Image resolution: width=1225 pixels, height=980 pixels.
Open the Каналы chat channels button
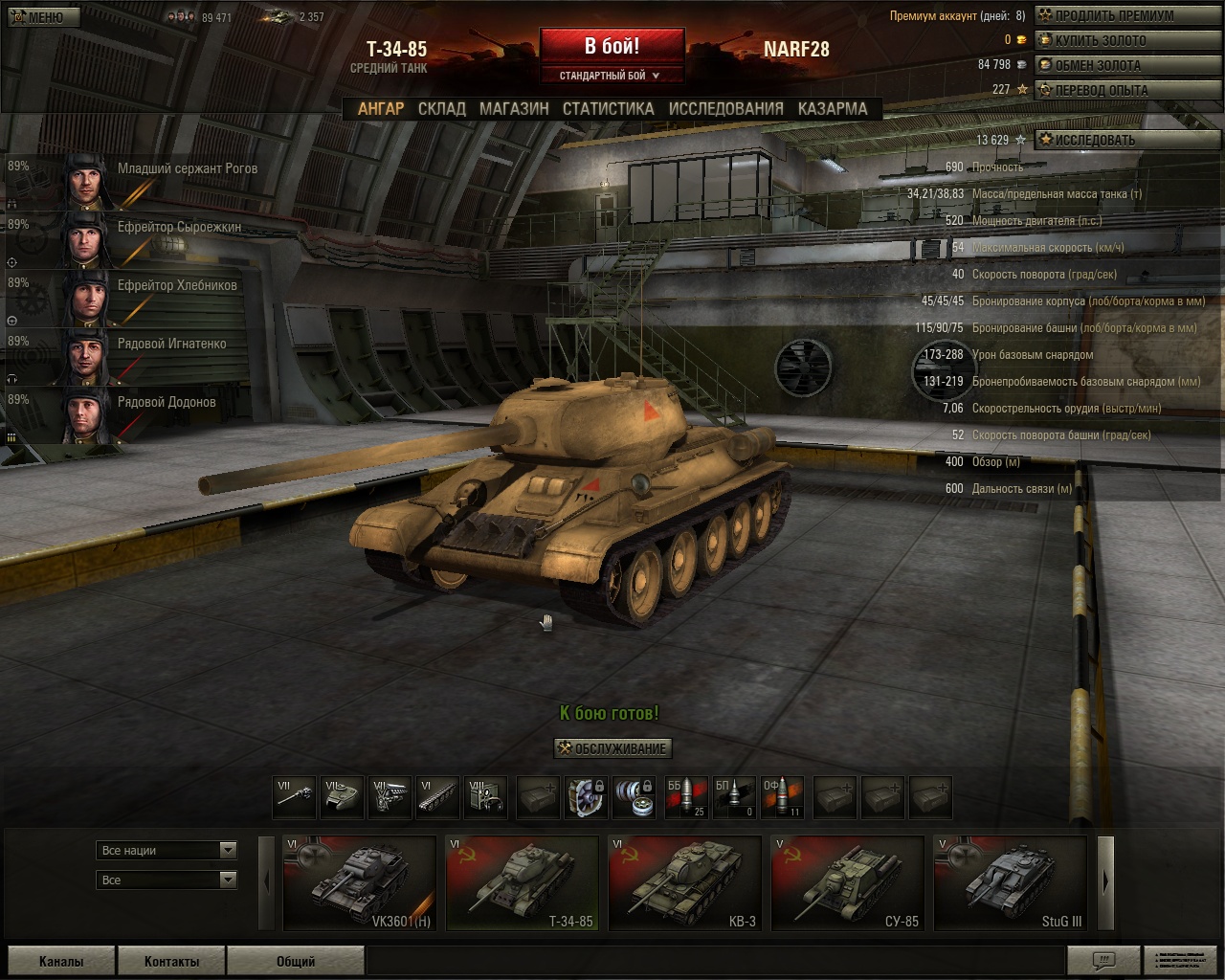pos(61,962)
